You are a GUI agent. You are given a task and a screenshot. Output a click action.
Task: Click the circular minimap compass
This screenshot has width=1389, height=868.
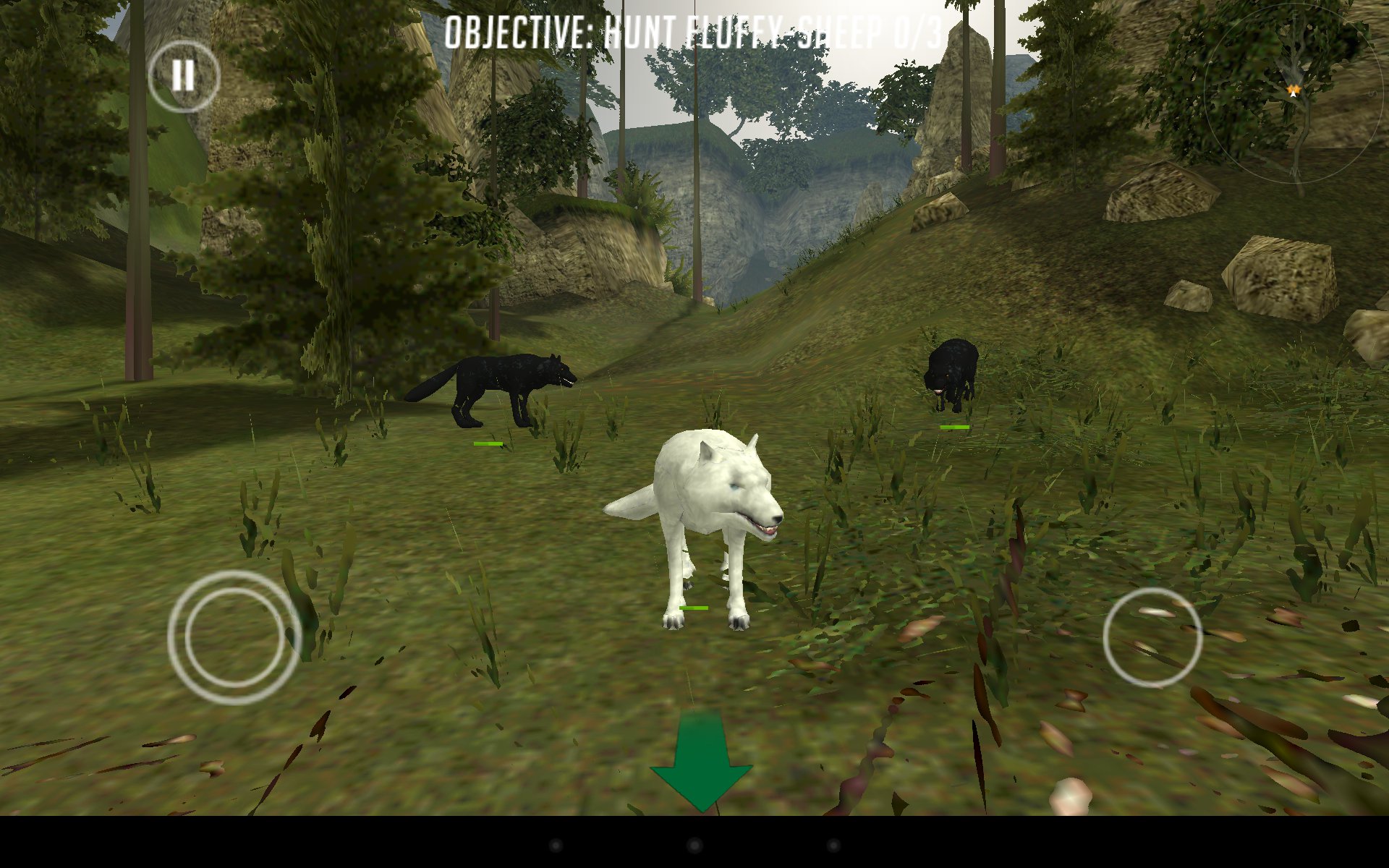coord(1295,94)
